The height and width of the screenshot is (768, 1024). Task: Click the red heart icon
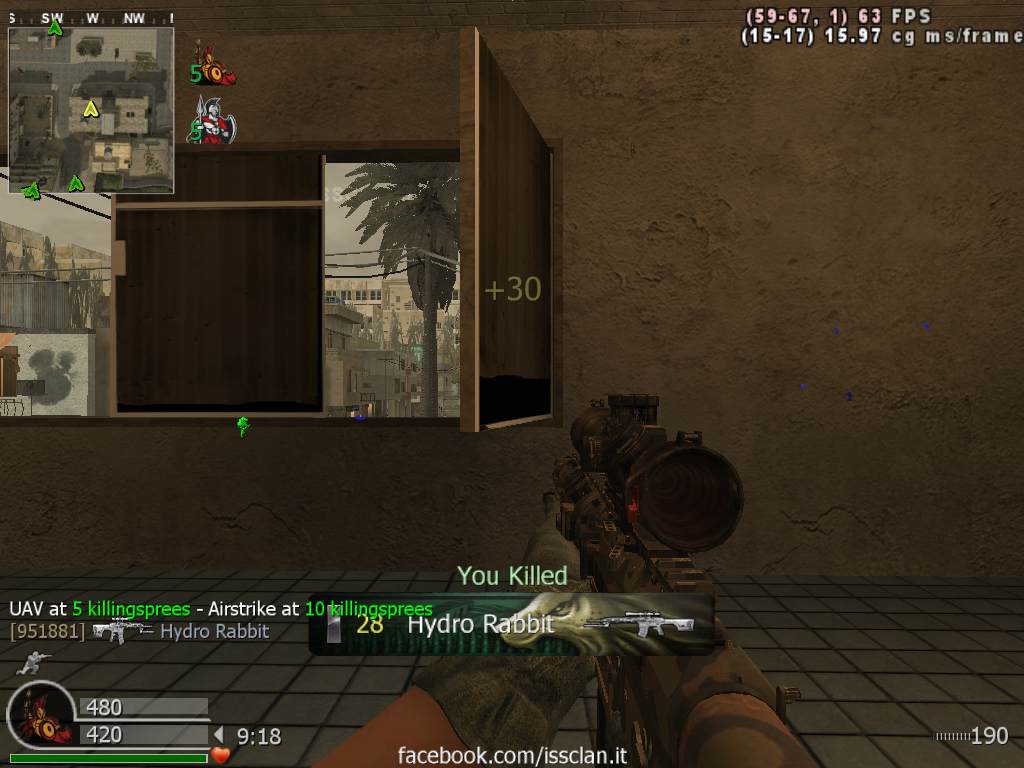221,755
